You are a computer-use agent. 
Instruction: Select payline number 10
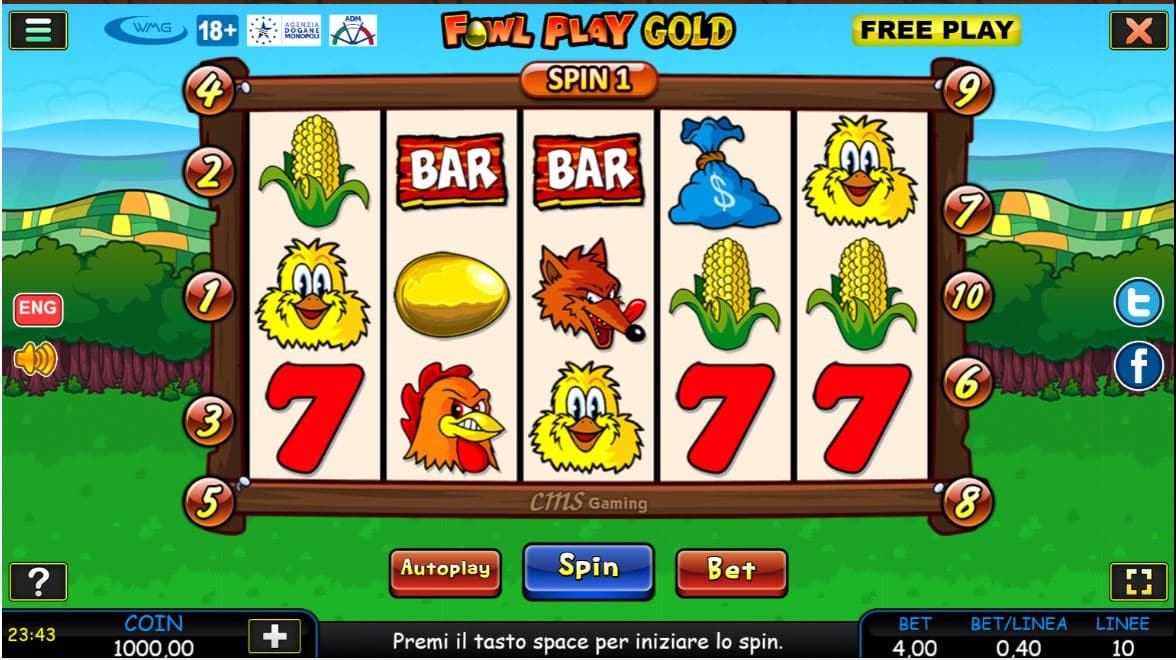967,297
